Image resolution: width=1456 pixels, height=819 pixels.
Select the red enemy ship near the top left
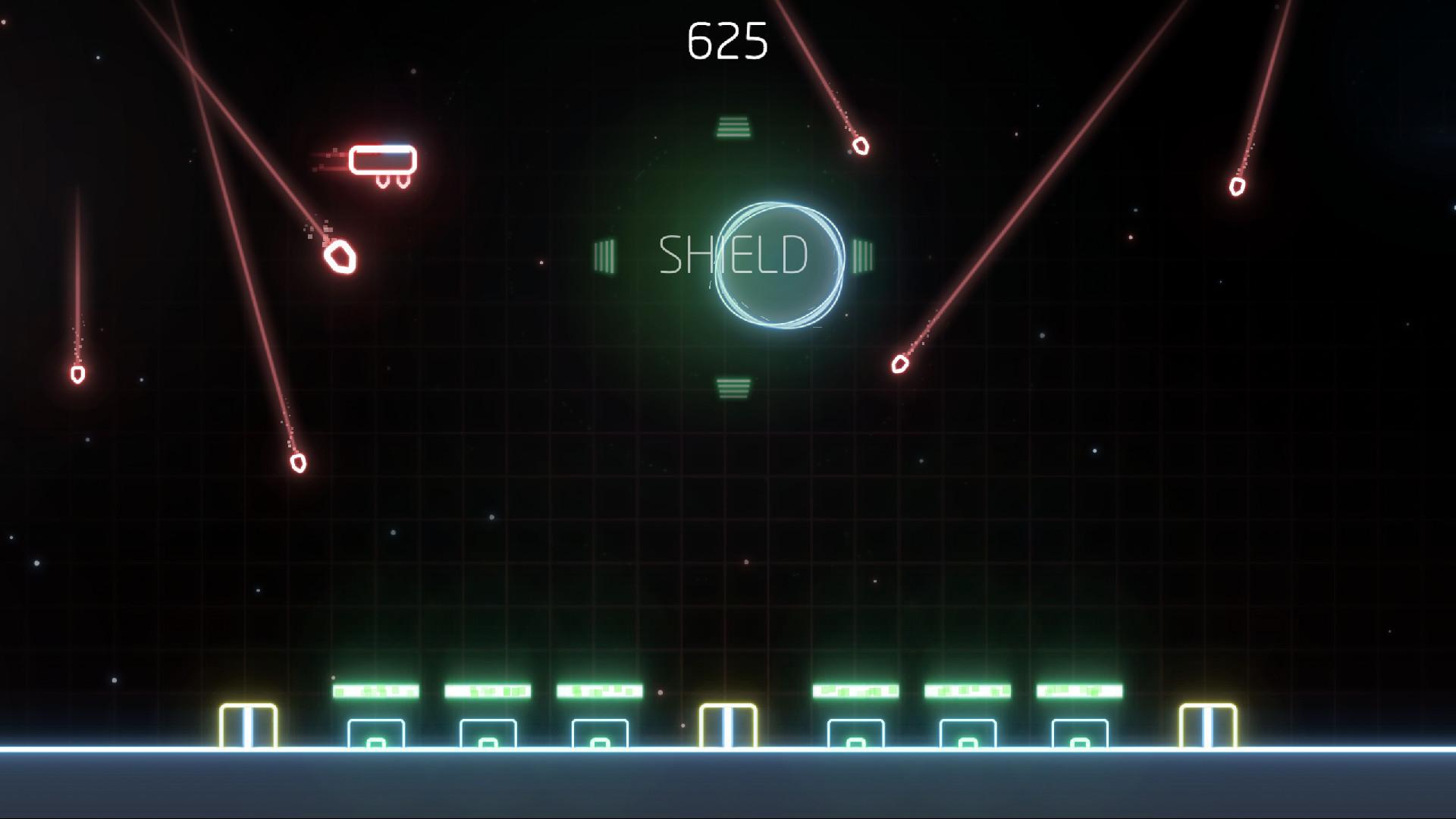click(x=382, y=160)
